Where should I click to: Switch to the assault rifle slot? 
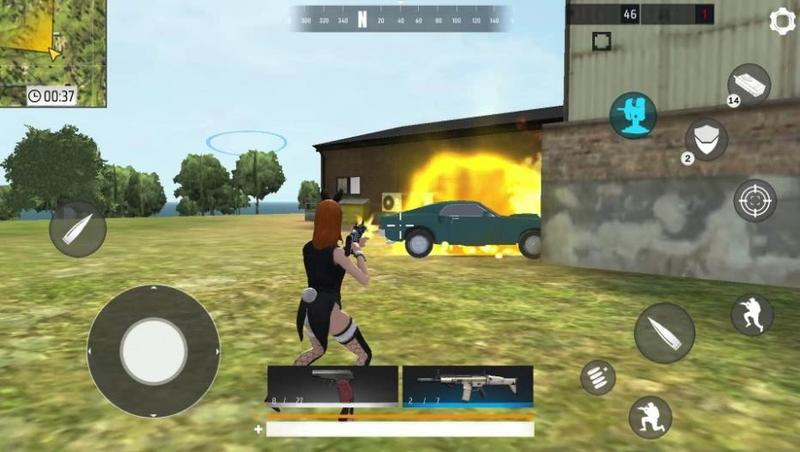(467, 385)
